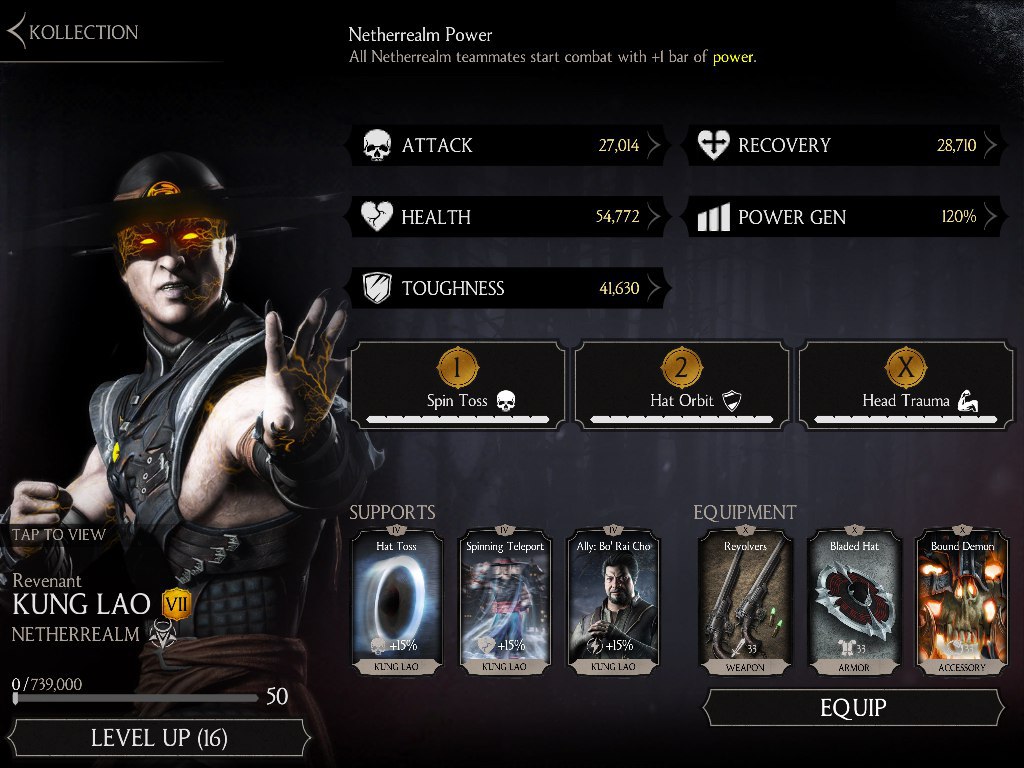The width and height of the screenshot is (1024, 768).
Task: Expand the Toughness stat details
Action: pyautogui.click(x=510, y=289)
